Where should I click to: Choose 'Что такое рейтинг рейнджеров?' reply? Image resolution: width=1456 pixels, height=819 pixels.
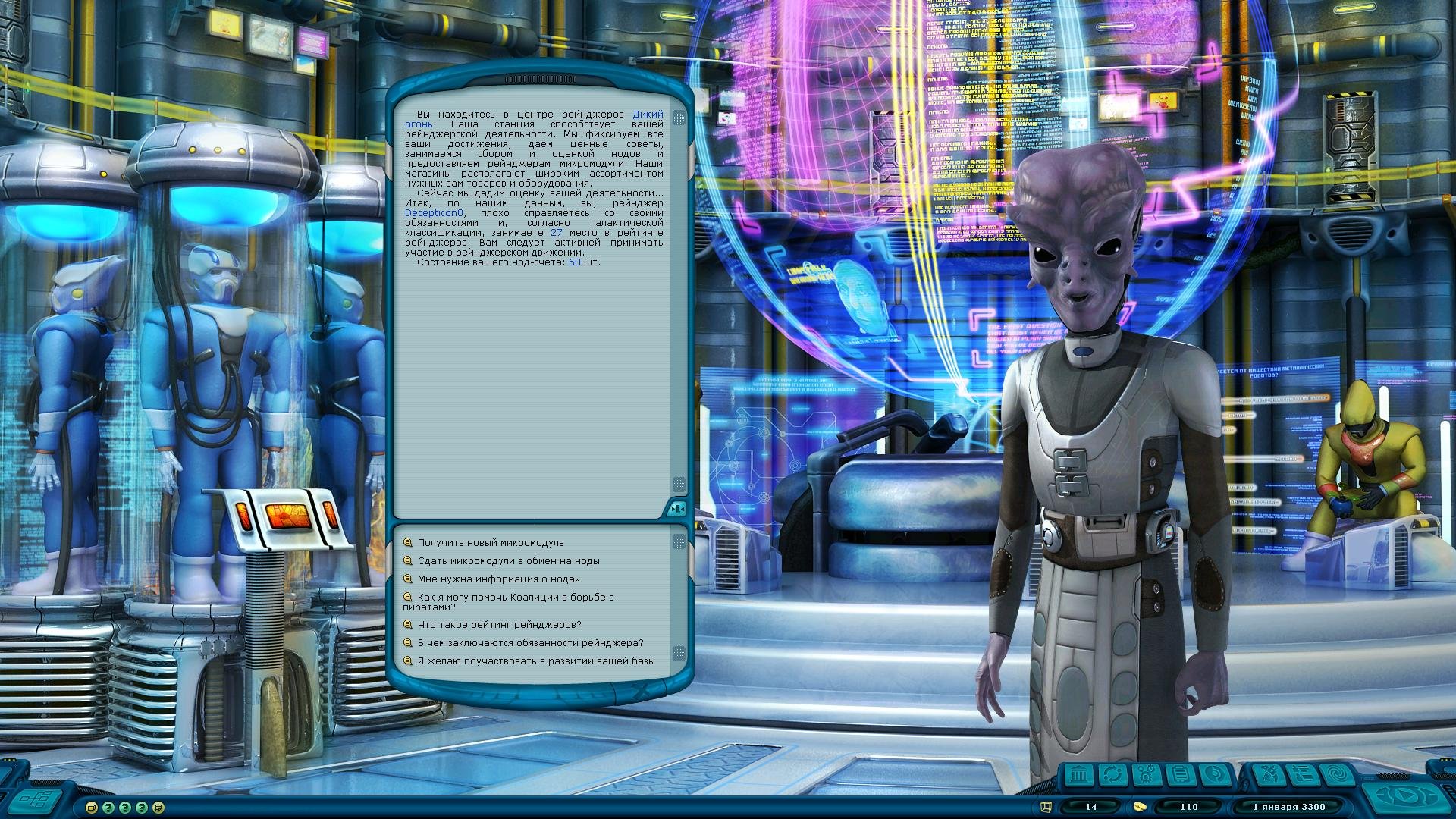(499, 625)
